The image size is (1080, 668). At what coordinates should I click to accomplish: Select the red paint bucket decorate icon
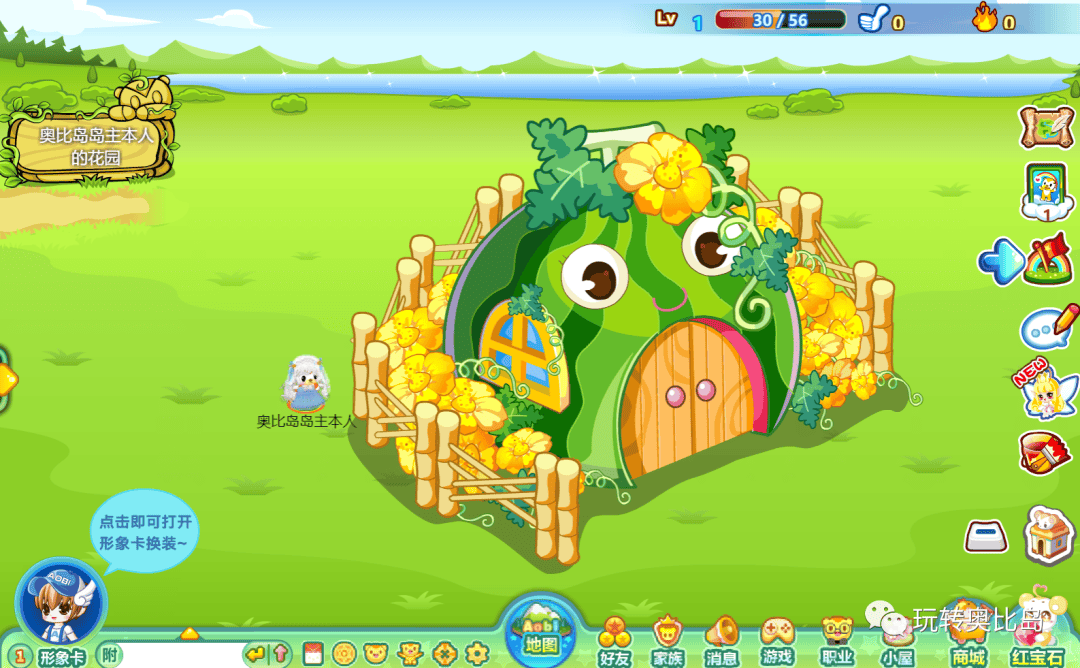tap(1045, 453)
